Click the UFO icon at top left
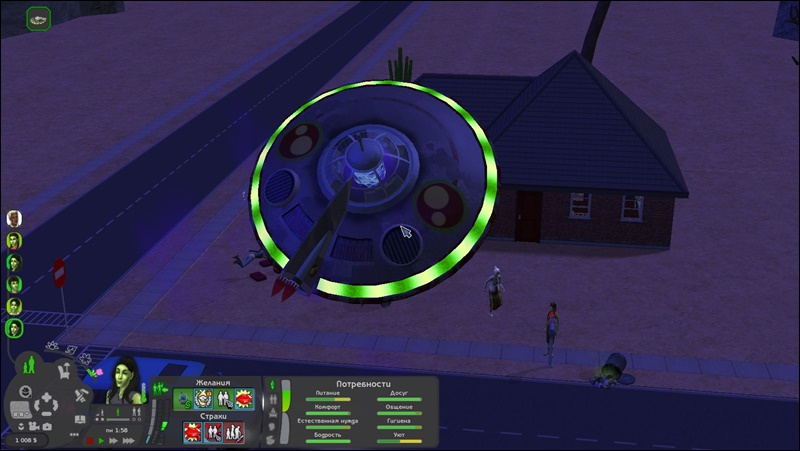 coord(39,18)
